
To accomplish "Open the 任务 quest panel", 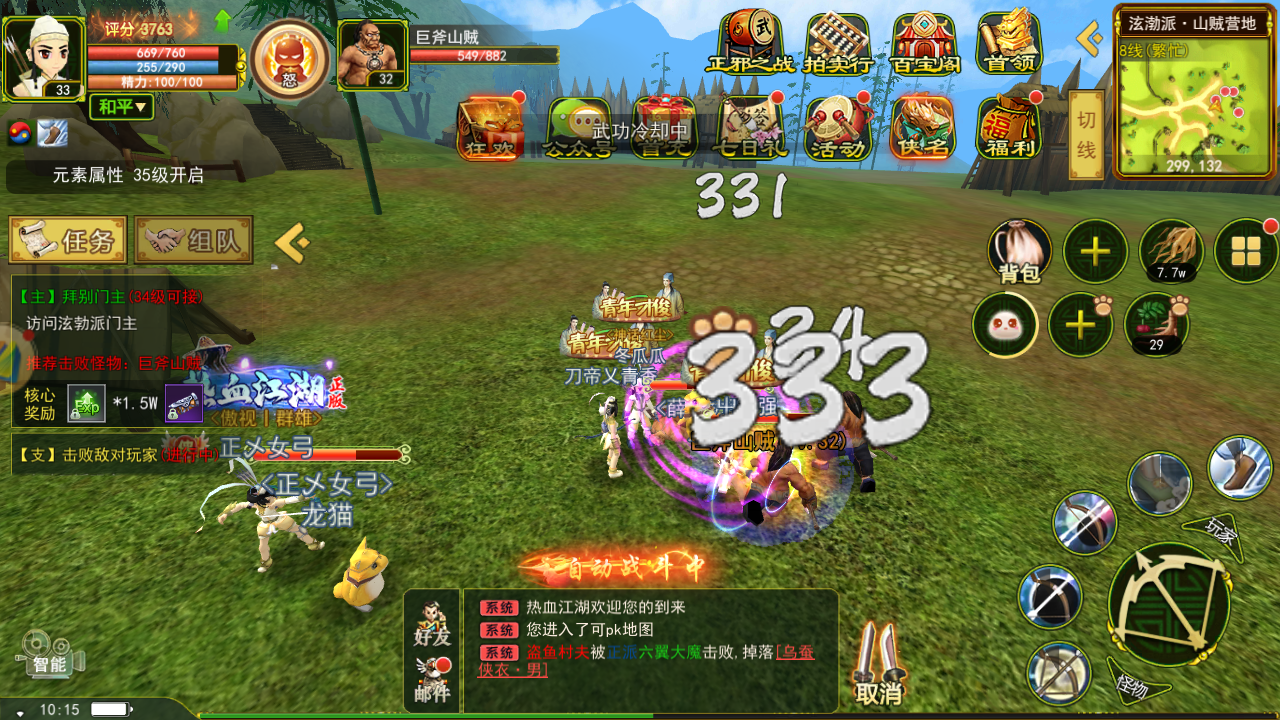I will pyautogui.click(x=68, y=240).
